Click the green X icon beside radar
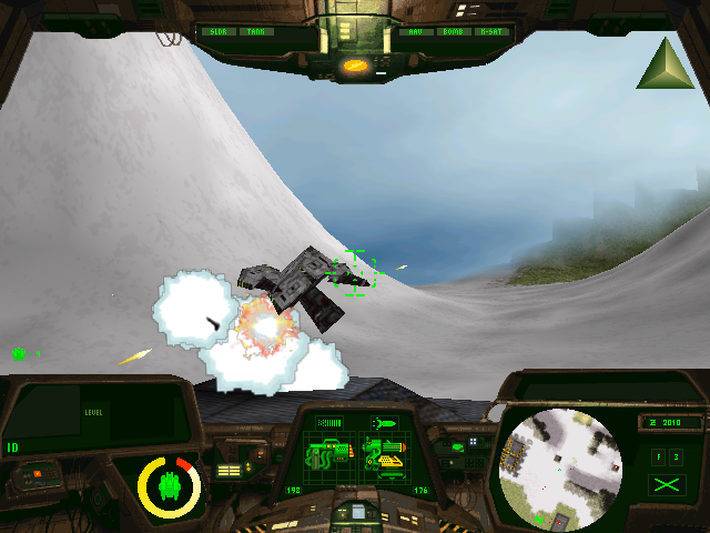Screen dimensions: 710x533 [x=662, y=485]
